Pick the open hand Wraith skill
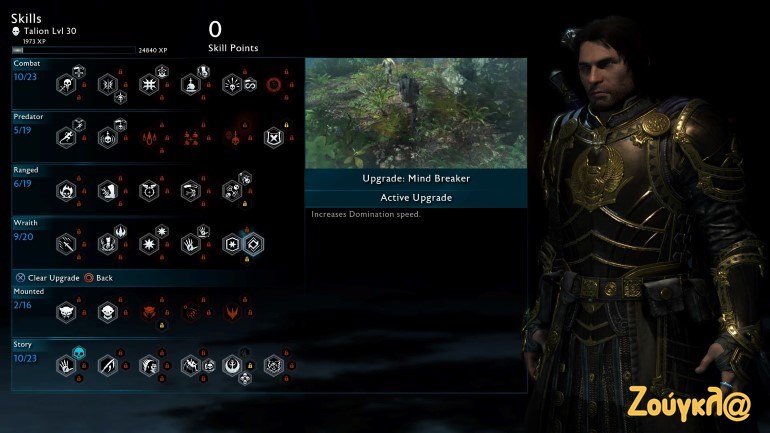The image size is (770, 433). pyautogui.click(x=190, y=242)
